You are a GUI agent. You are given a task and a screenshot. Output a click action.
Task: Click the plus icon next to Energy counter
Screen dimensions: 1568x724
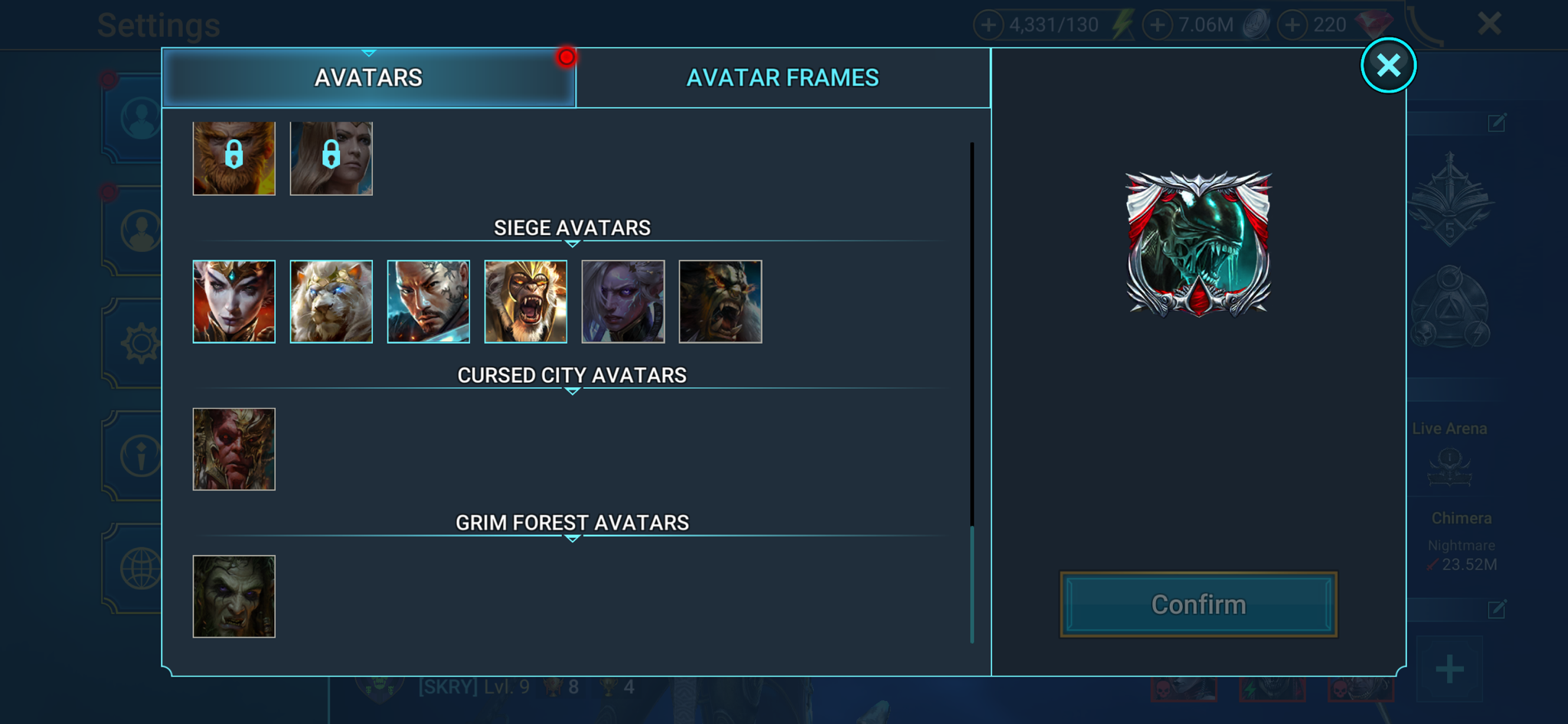(x=989, y=24)
